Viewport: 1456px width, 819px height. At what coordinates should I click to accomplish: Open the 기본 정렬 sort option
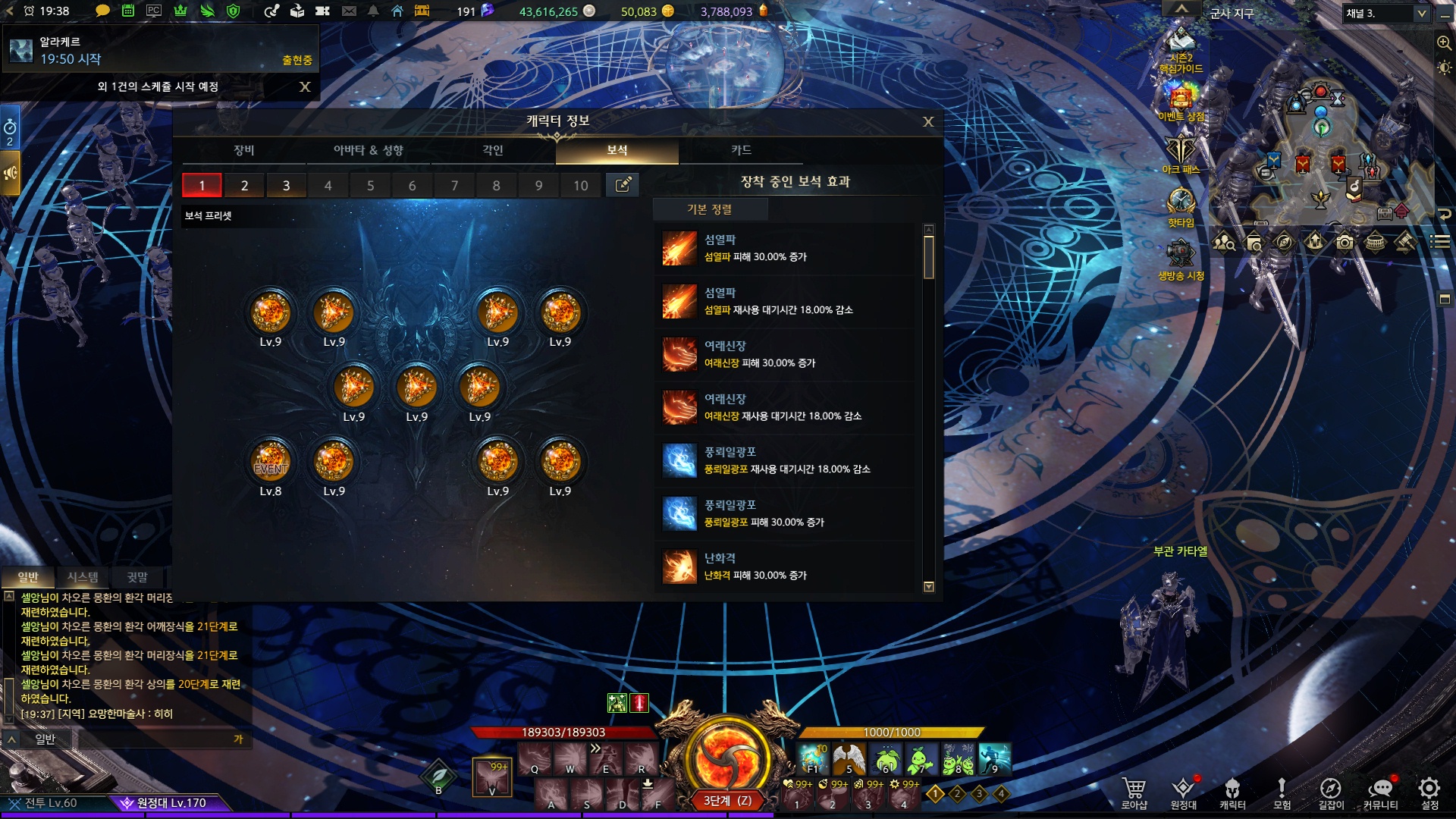pos(709,209)
